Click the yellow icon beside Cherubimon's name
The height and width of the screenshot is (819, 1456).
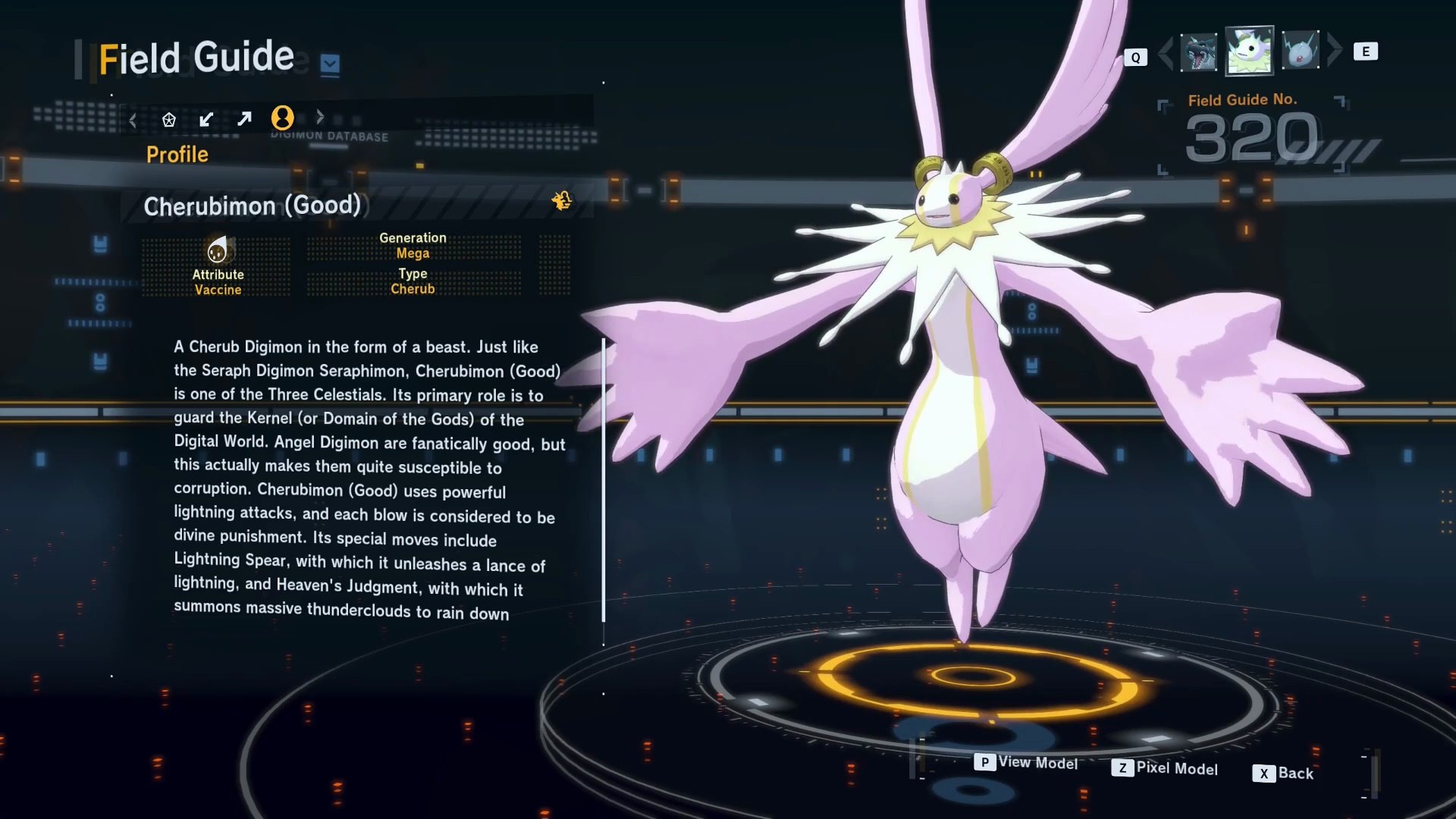coord(562,200)
